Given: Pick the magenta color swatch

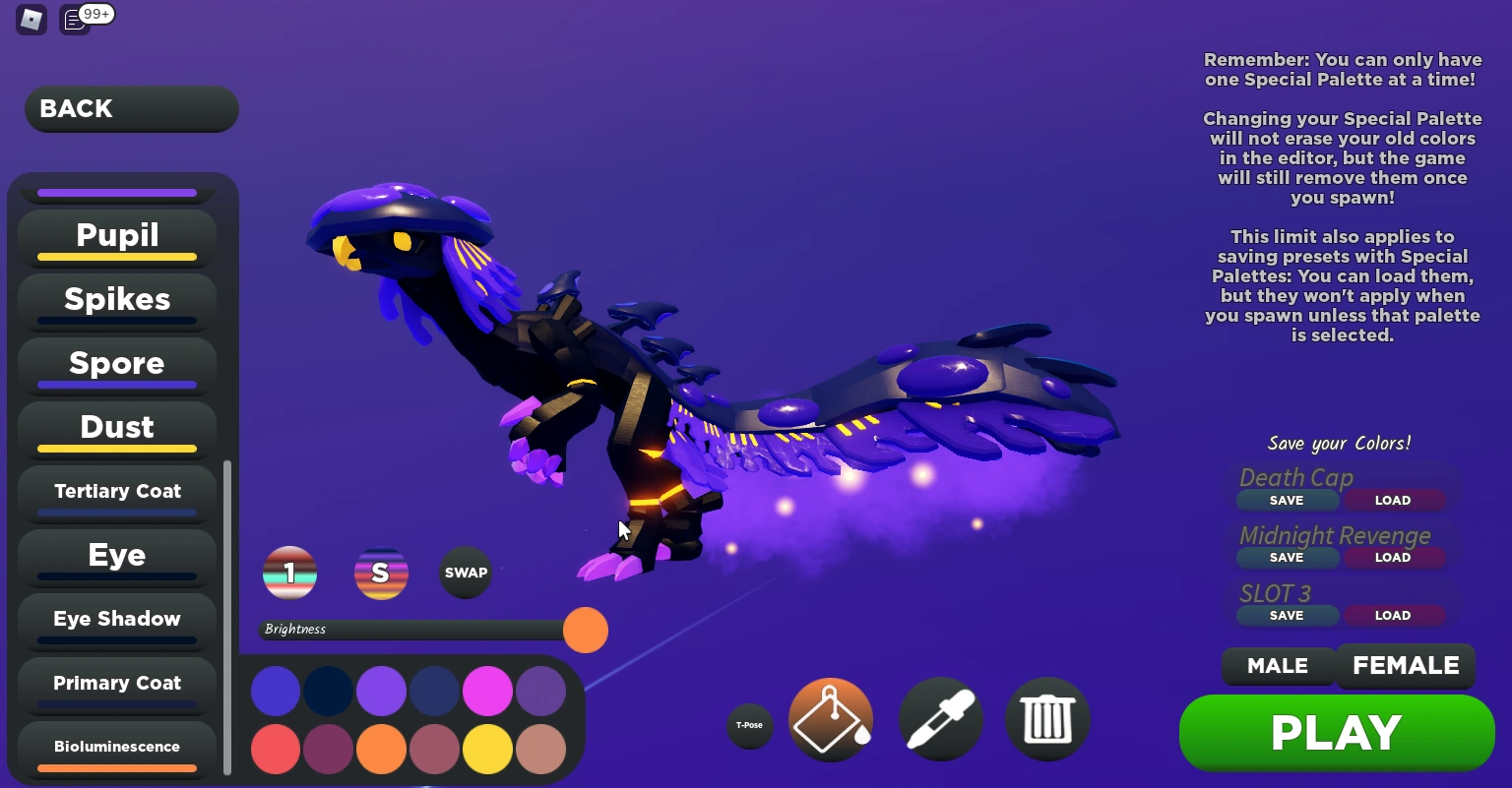Looking at the screenshot, I should (x=487, y=691).
